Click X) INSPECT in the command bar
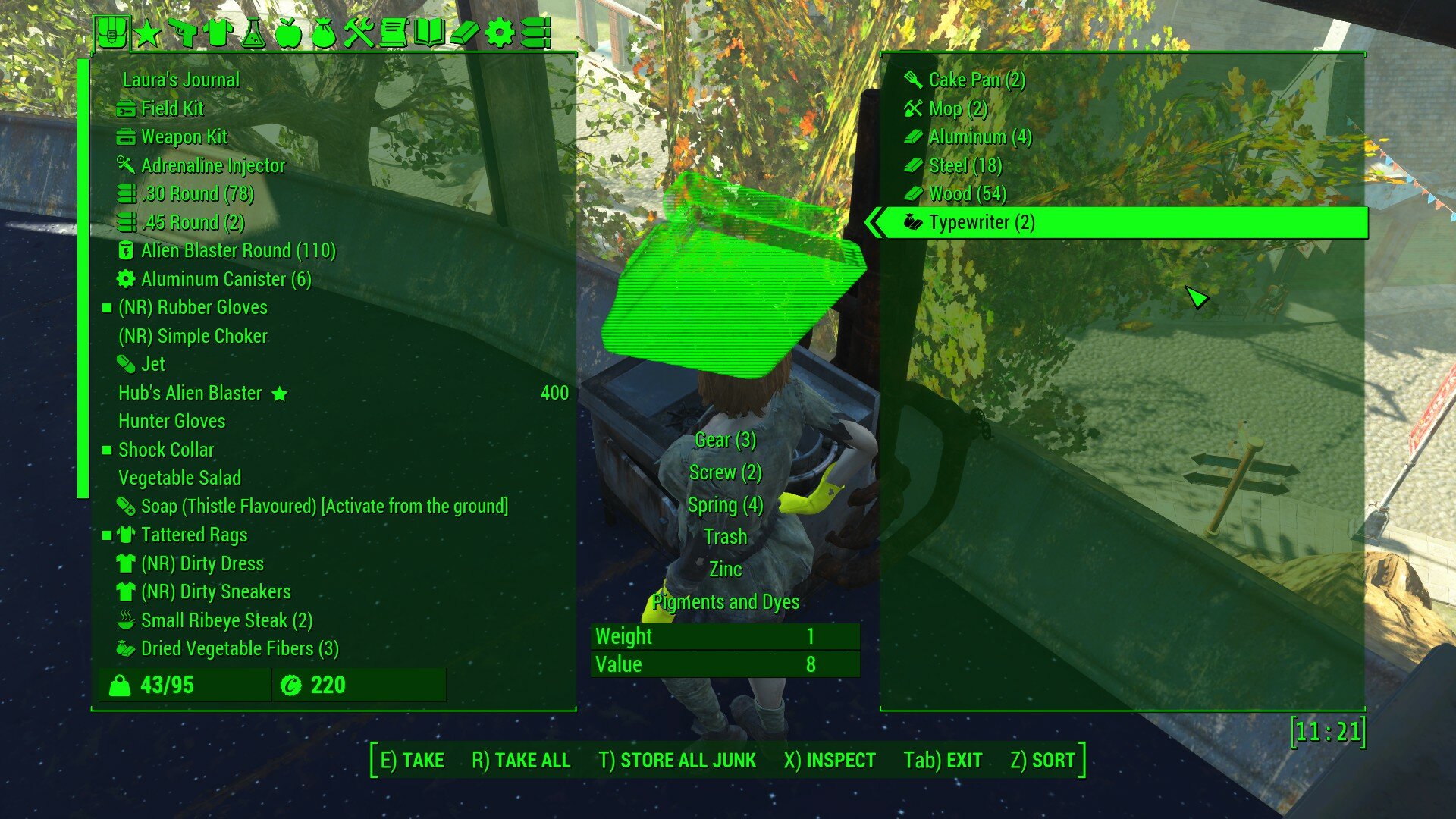Viewport: 1456px width, 819px height. [830, 760]
